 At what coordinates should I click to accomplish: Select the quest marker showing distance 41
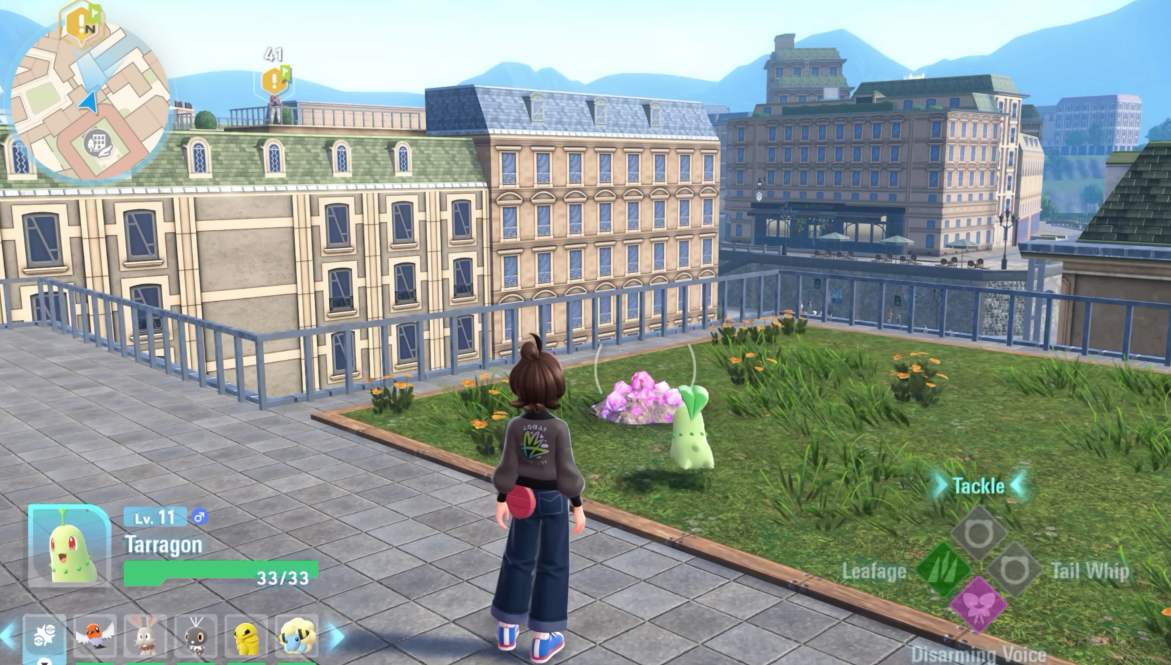[275, 79]
